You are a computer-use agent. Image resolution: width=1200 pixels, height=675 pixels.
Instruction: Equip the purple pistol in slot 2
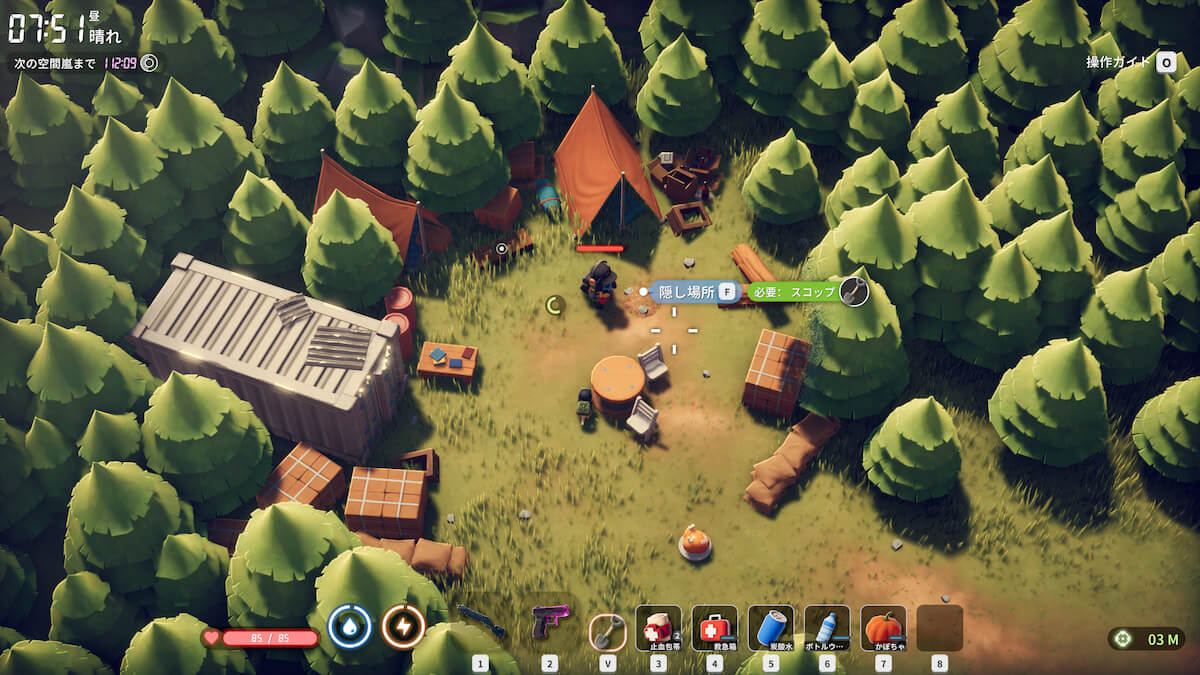tap(549, 623)
